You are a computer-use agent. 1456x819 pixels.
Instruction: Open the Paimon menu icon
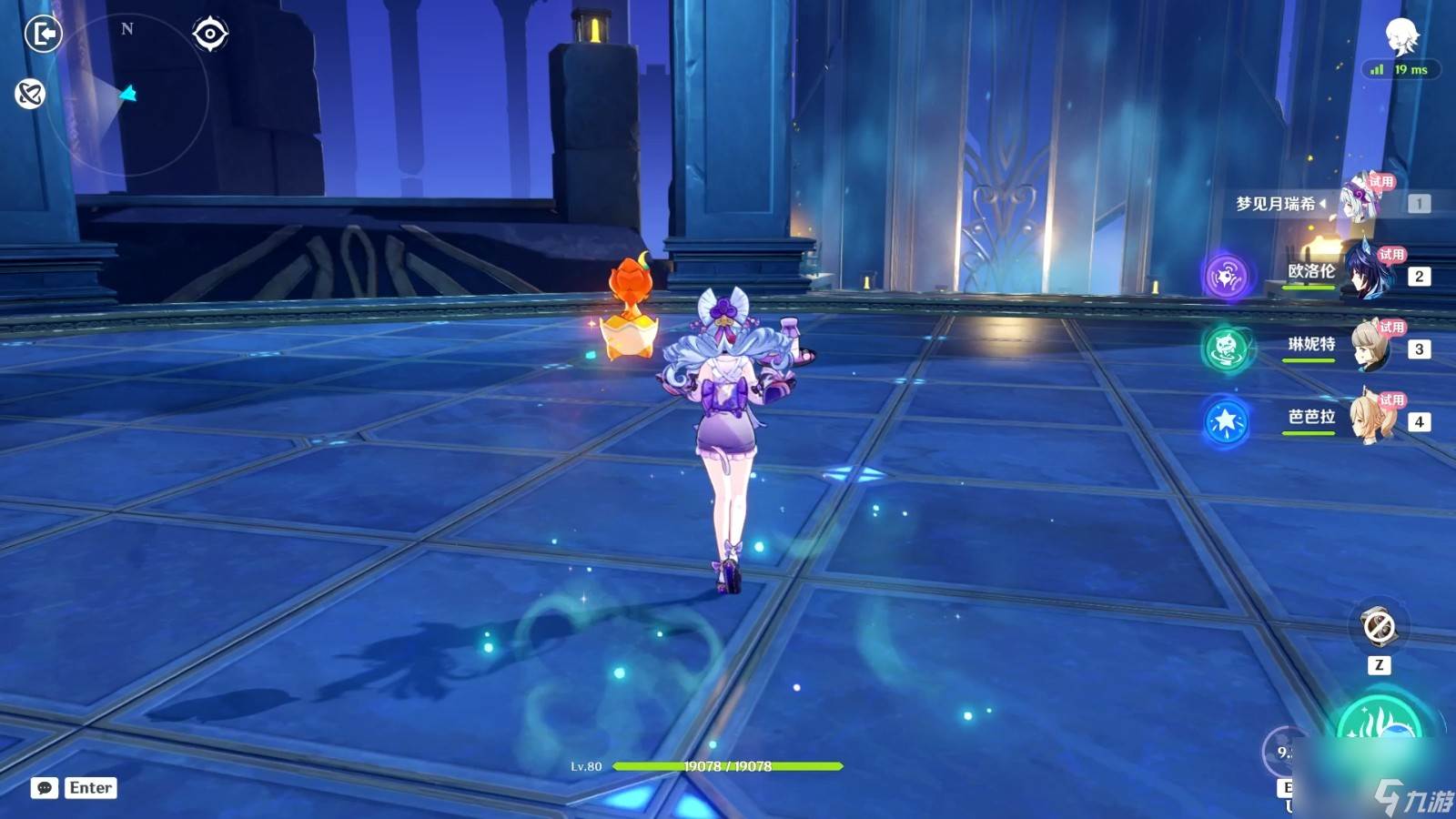pyautogui.click(x=1401, y=36)
